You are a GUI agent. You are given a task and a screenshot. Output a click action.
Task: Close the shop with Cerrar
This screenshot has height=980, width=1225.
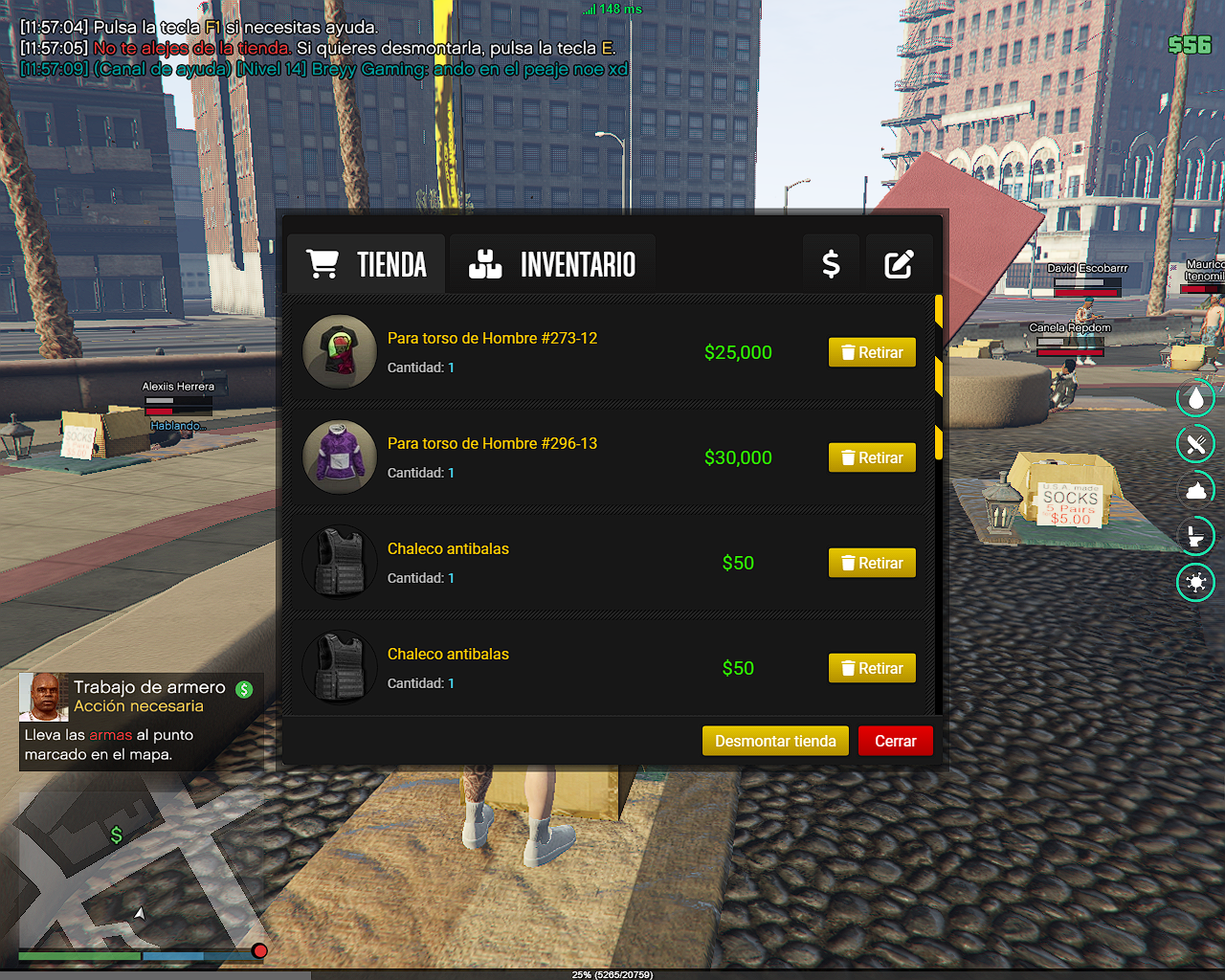pos(895,741)
